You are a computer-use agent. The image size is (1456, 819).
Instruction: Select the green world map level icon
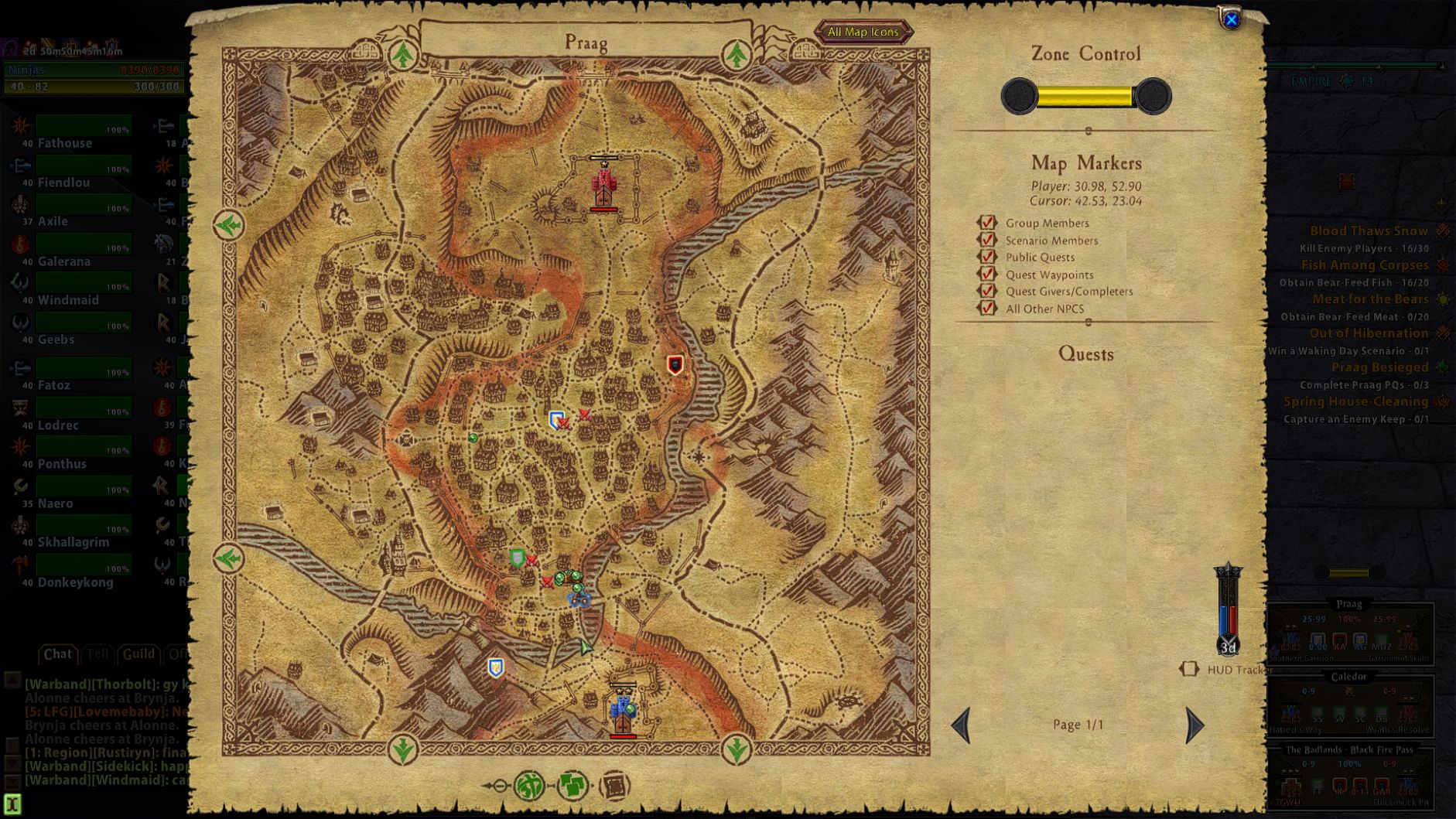tap(530, 786)
